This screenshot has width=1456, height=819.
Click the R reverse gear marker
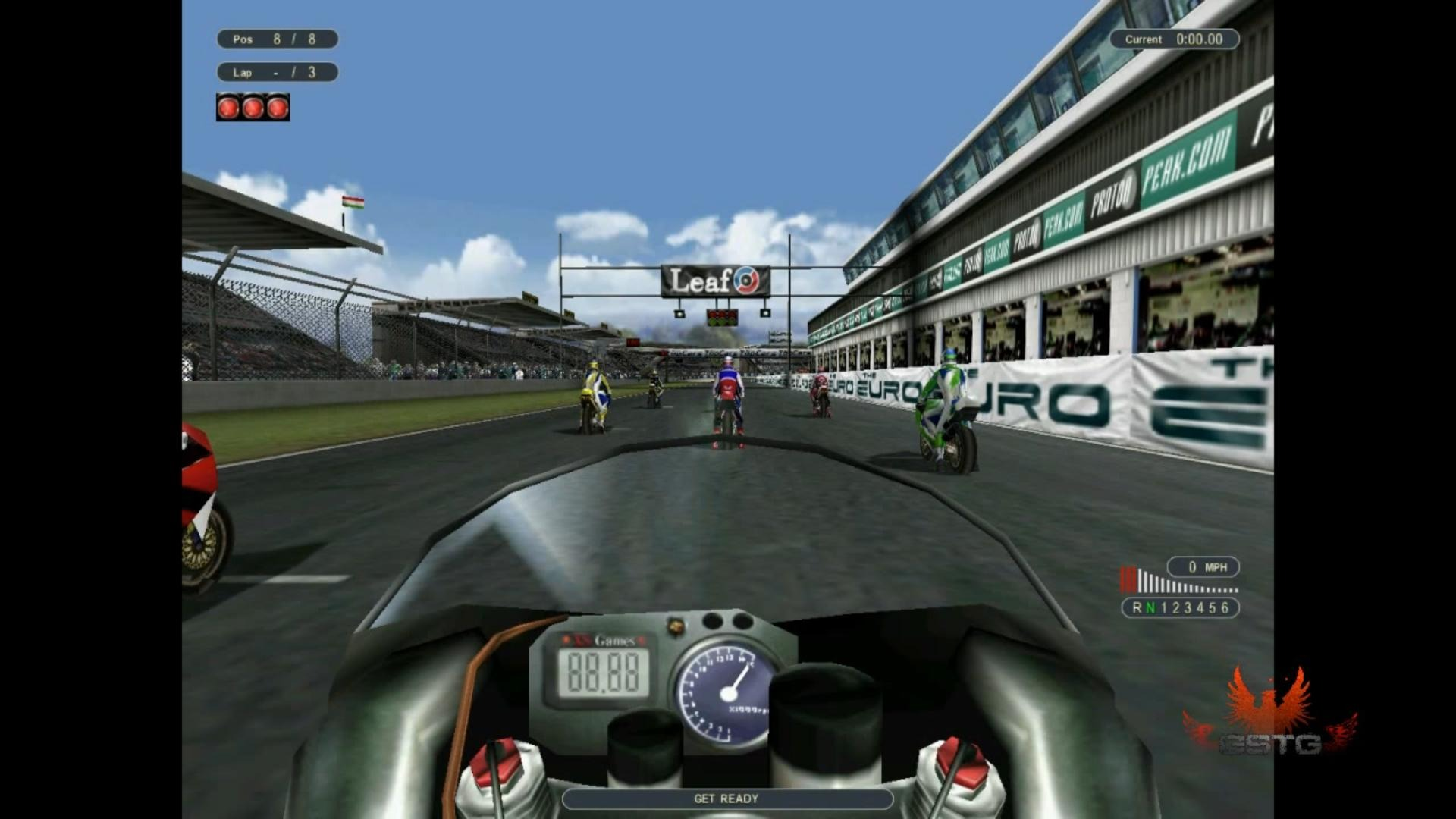(1136, 607)
